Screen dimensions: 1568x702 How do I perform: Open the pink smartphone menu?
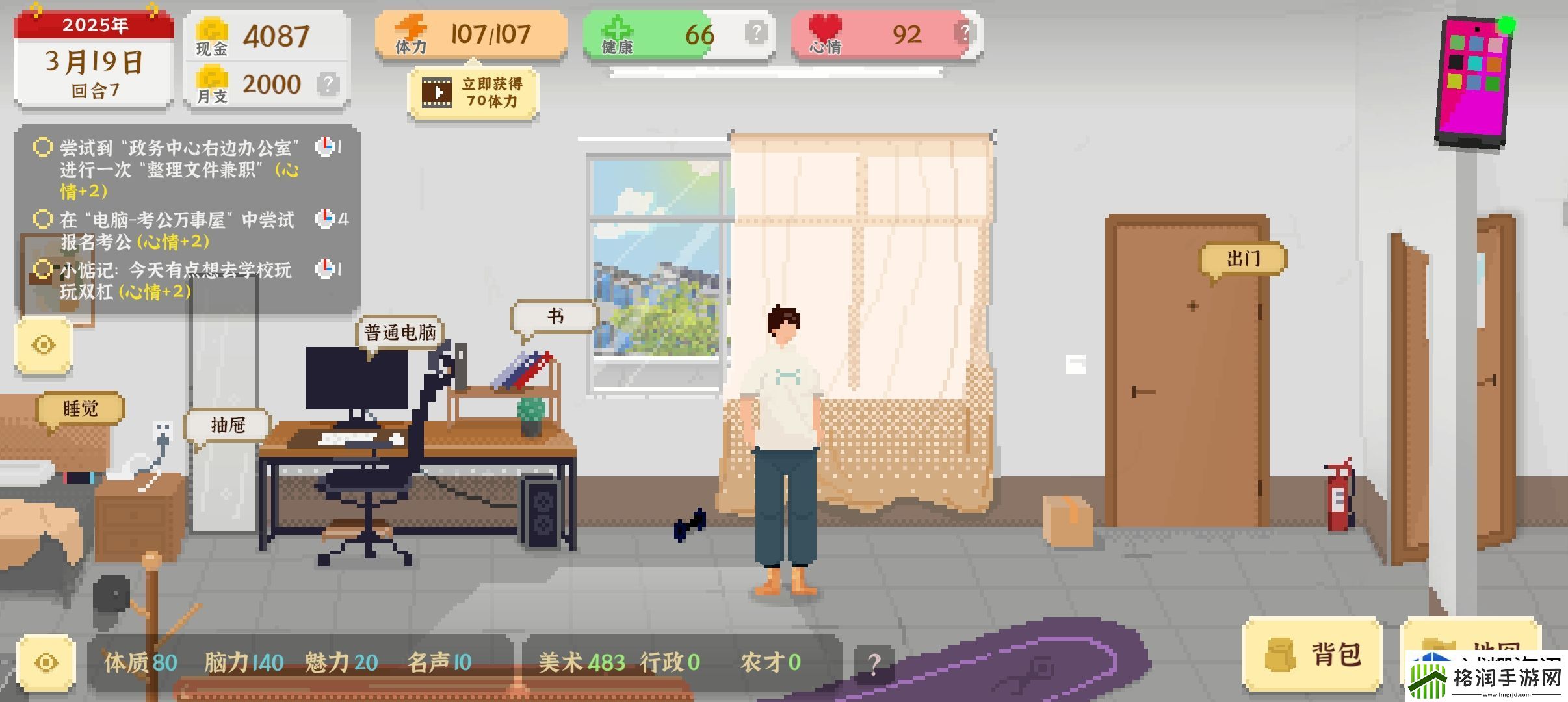point(1474,81)
